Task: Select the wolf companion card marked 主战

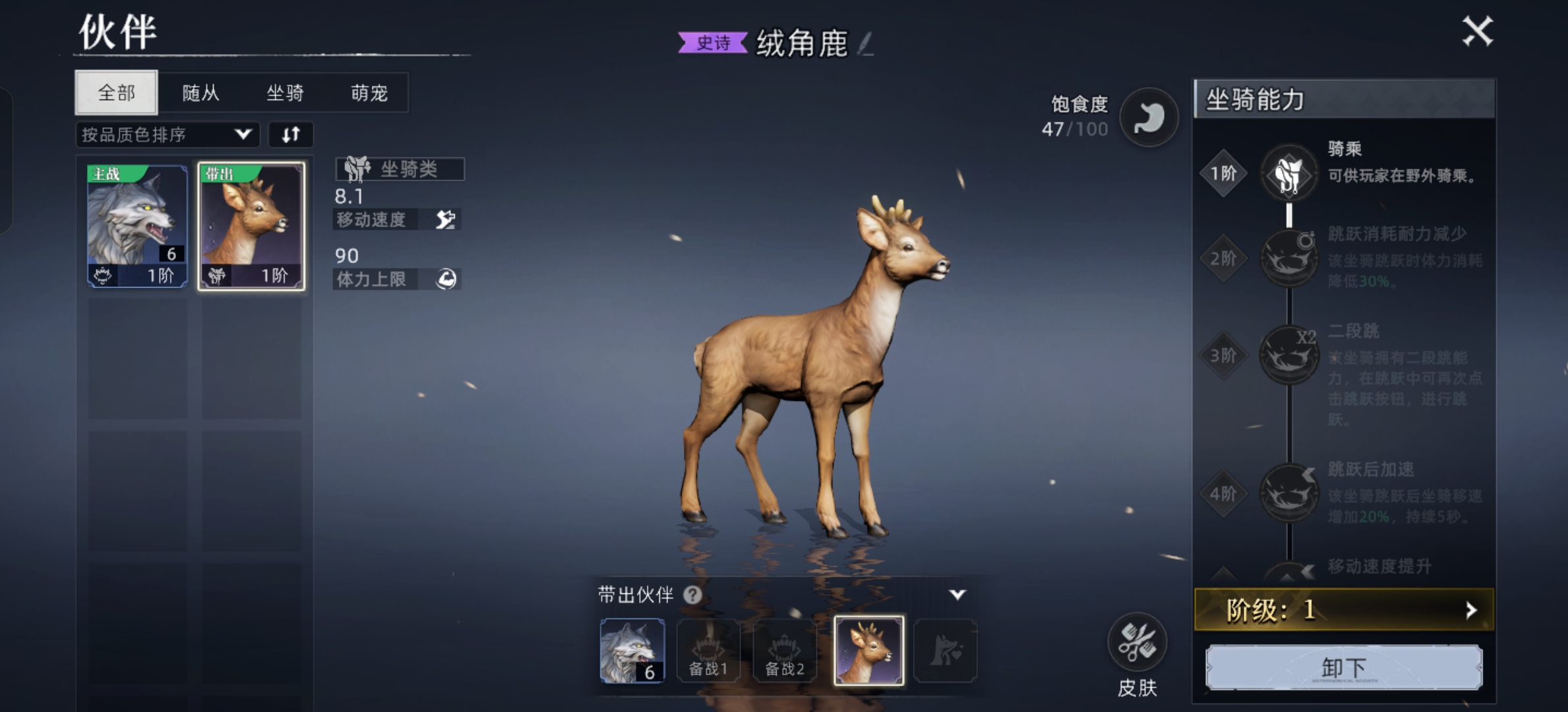Action: click(x=138, y=225)
